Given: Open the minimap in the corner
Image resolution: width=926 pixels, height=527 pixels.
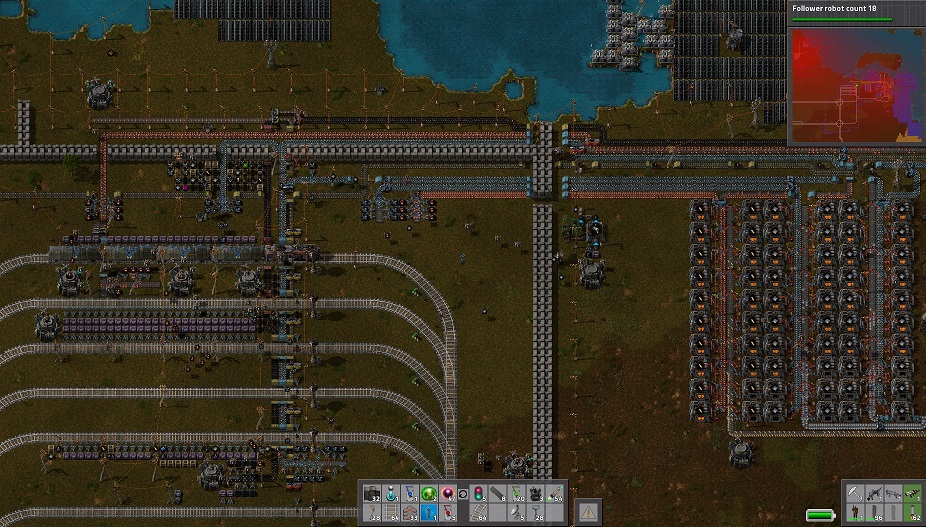Looking at the screenshot, I should (x=856, y=85).
